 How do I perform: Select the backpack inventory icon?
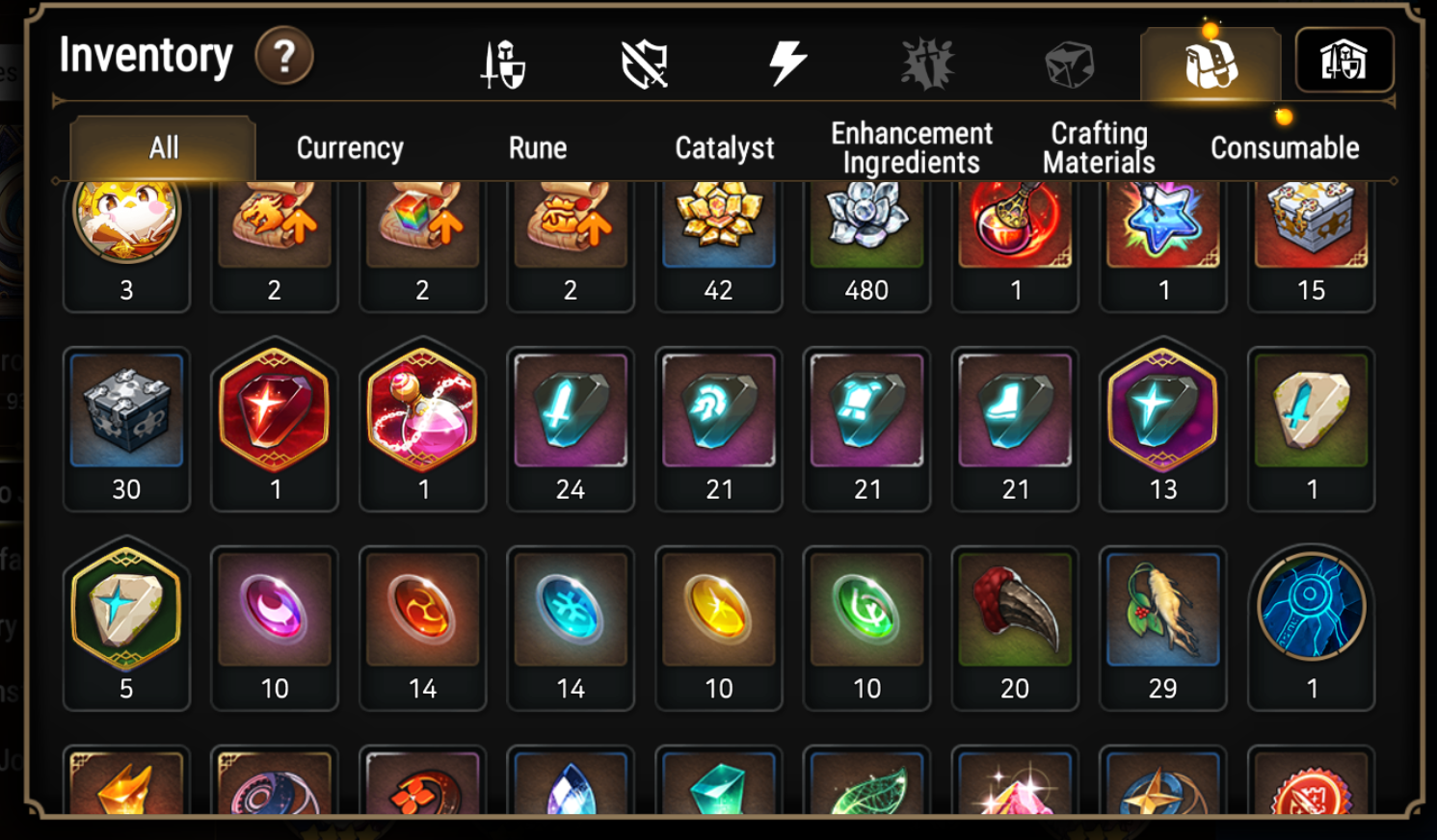point(1211,60)
